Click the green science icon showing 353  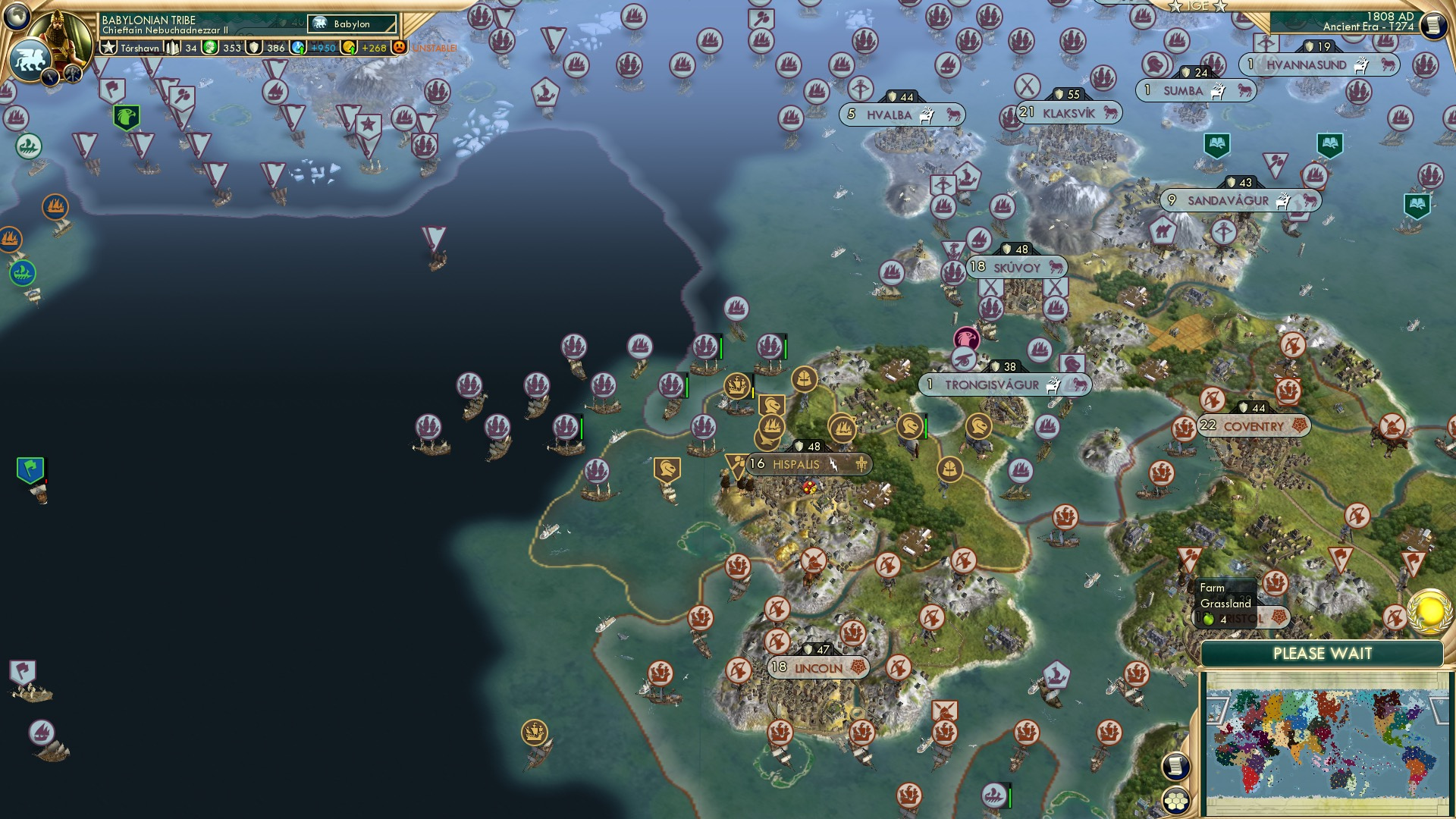pyautogui.click(x=209, y=48)
